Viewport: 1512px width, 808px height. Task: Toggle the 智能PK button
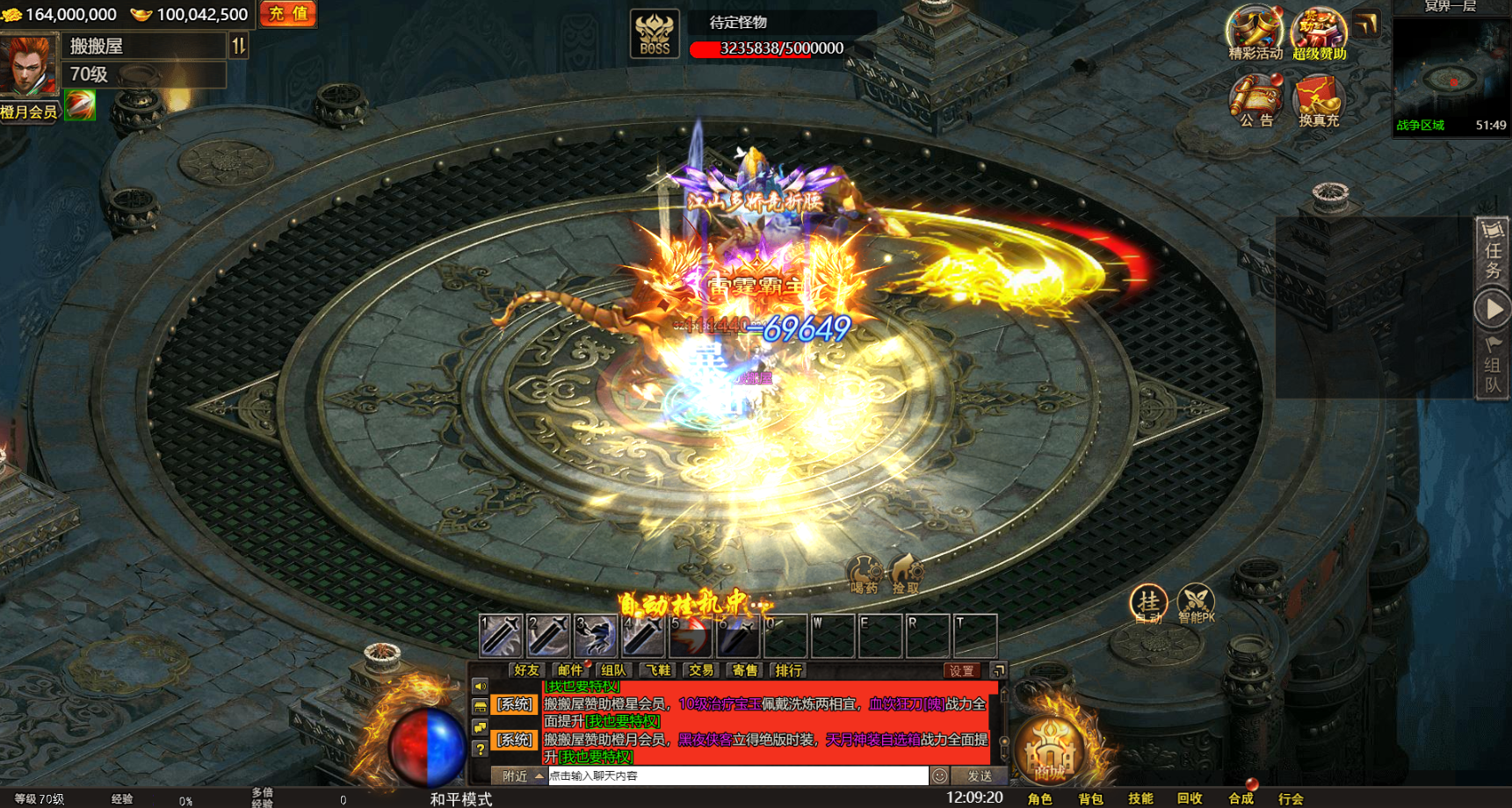coord(1196,603)
